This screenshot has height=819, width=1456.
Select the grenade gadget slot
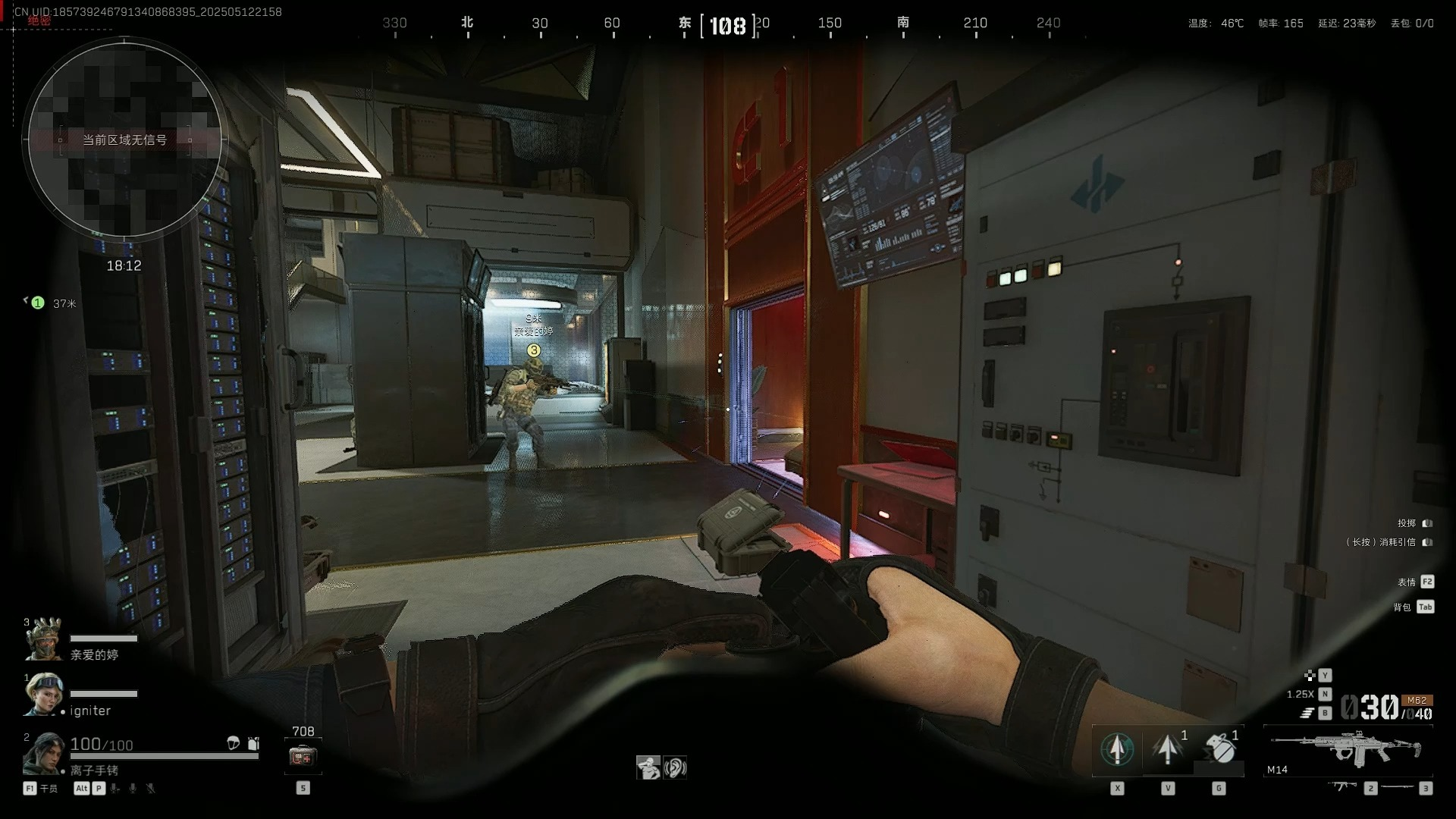click(1219, 749)
